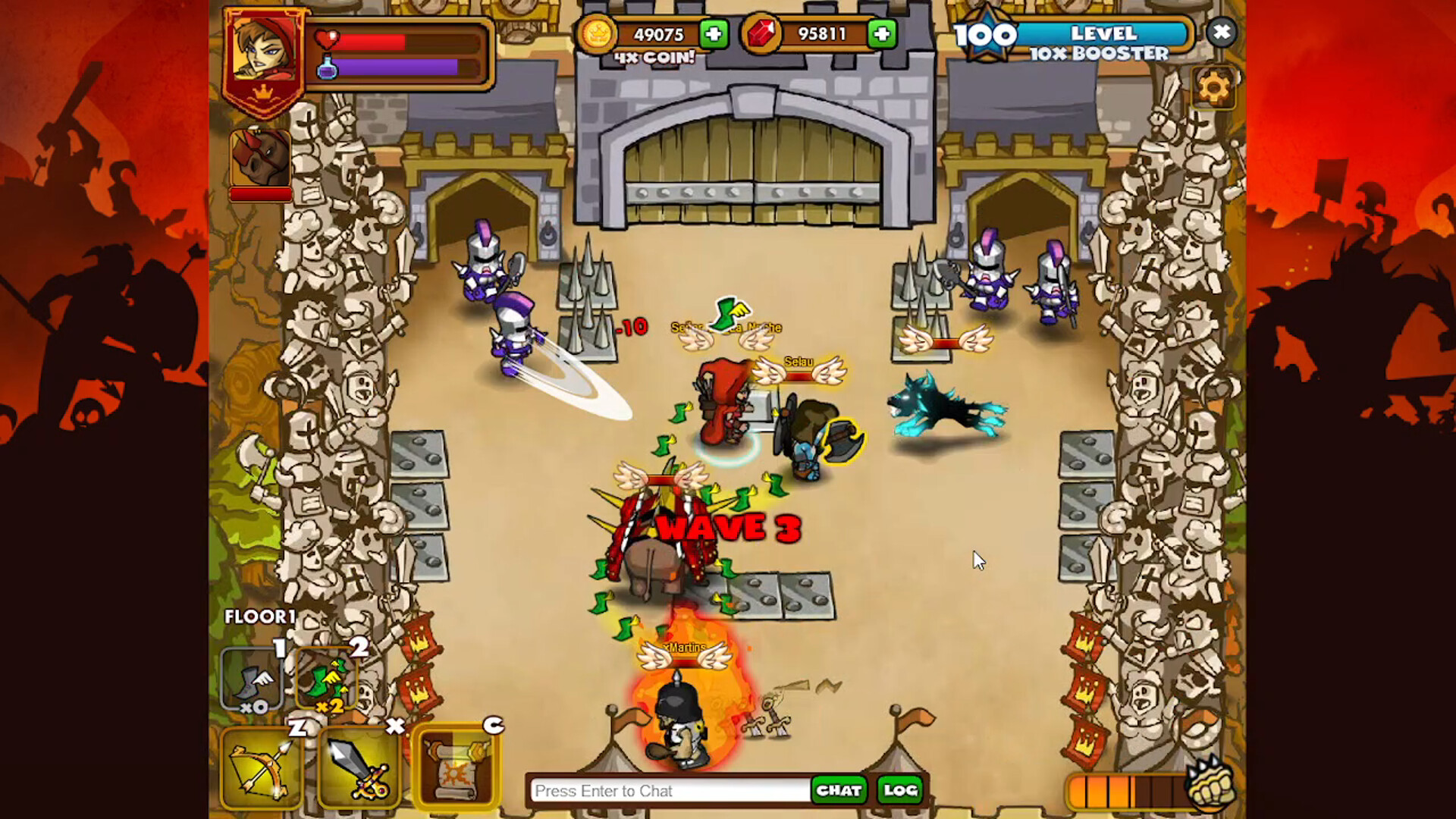
Task: Open the CHAT panel
Action: coord(839,791)
